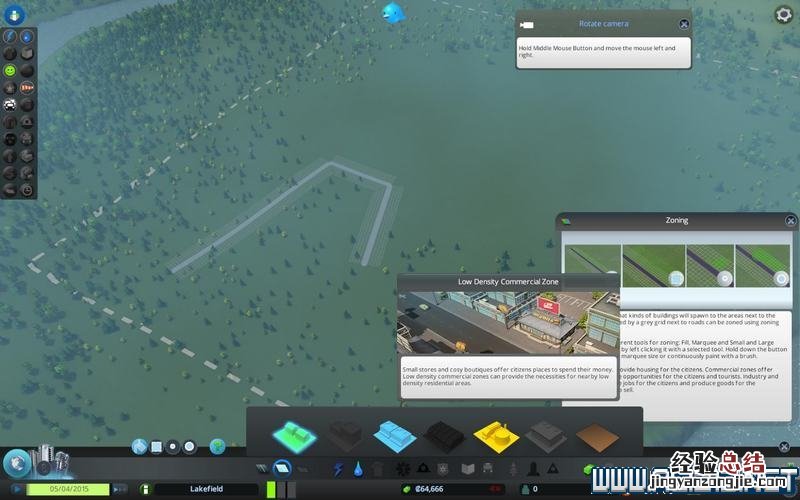This screenshot has width=800, height=500.
Task: Close the Zoning tutorial panel
Action: click(791, 221)
